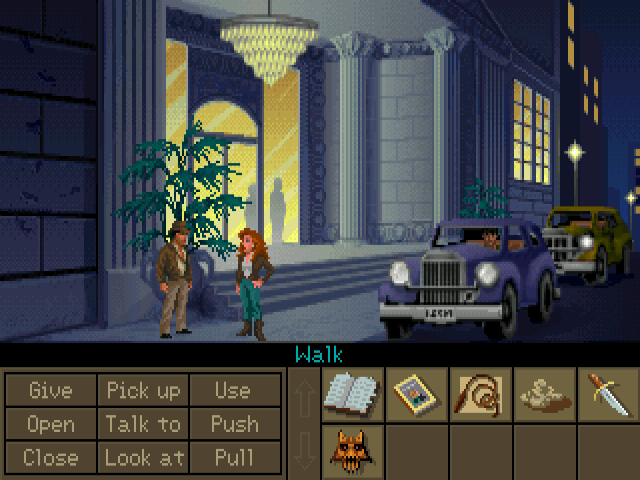Click the Open verb
This screenshot has width=640, height=480.
(x=51, y=424)
